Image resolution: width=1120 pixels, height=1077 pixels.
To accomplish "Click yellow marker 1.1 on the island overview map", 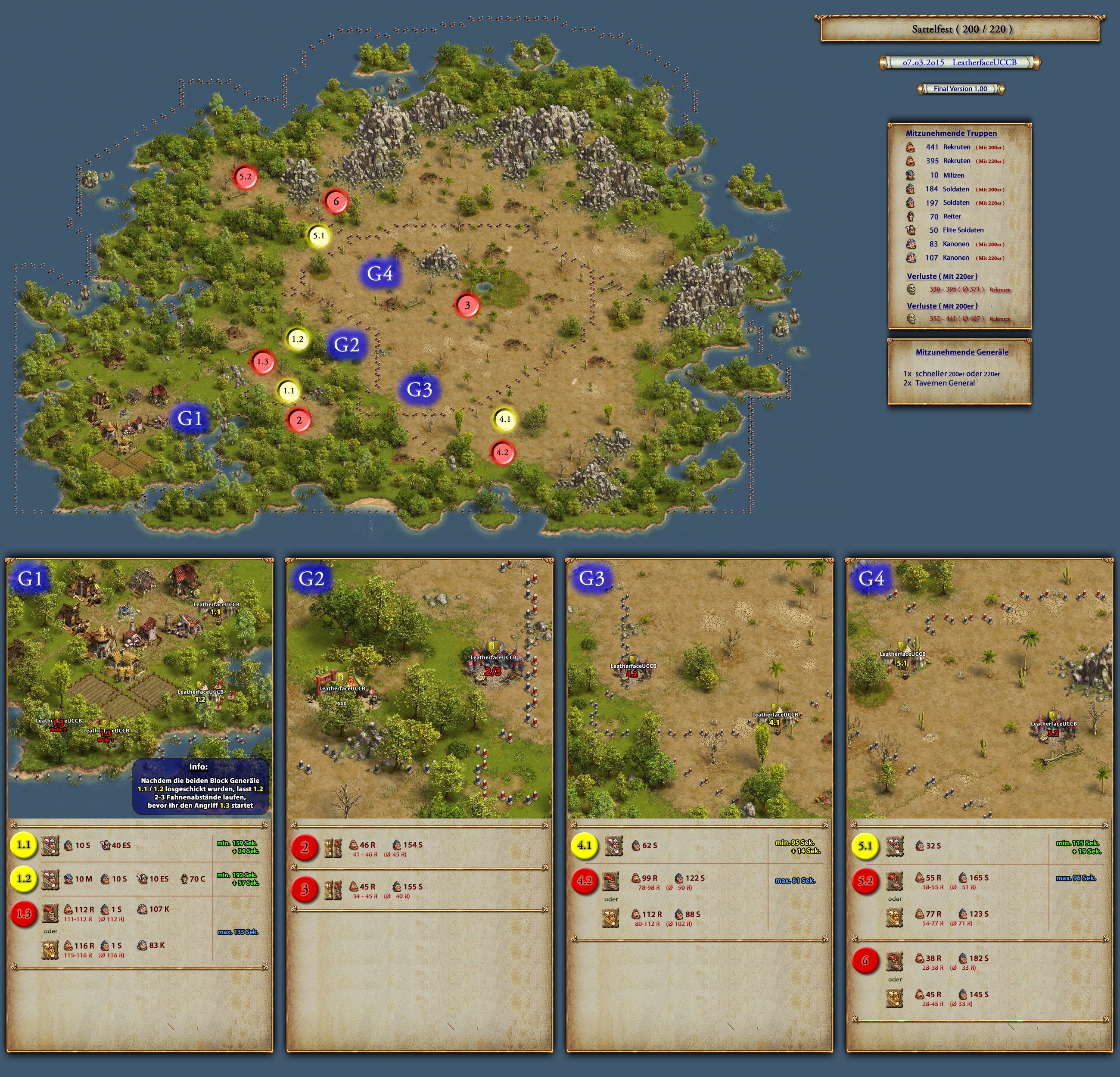I will click(289, 391).
